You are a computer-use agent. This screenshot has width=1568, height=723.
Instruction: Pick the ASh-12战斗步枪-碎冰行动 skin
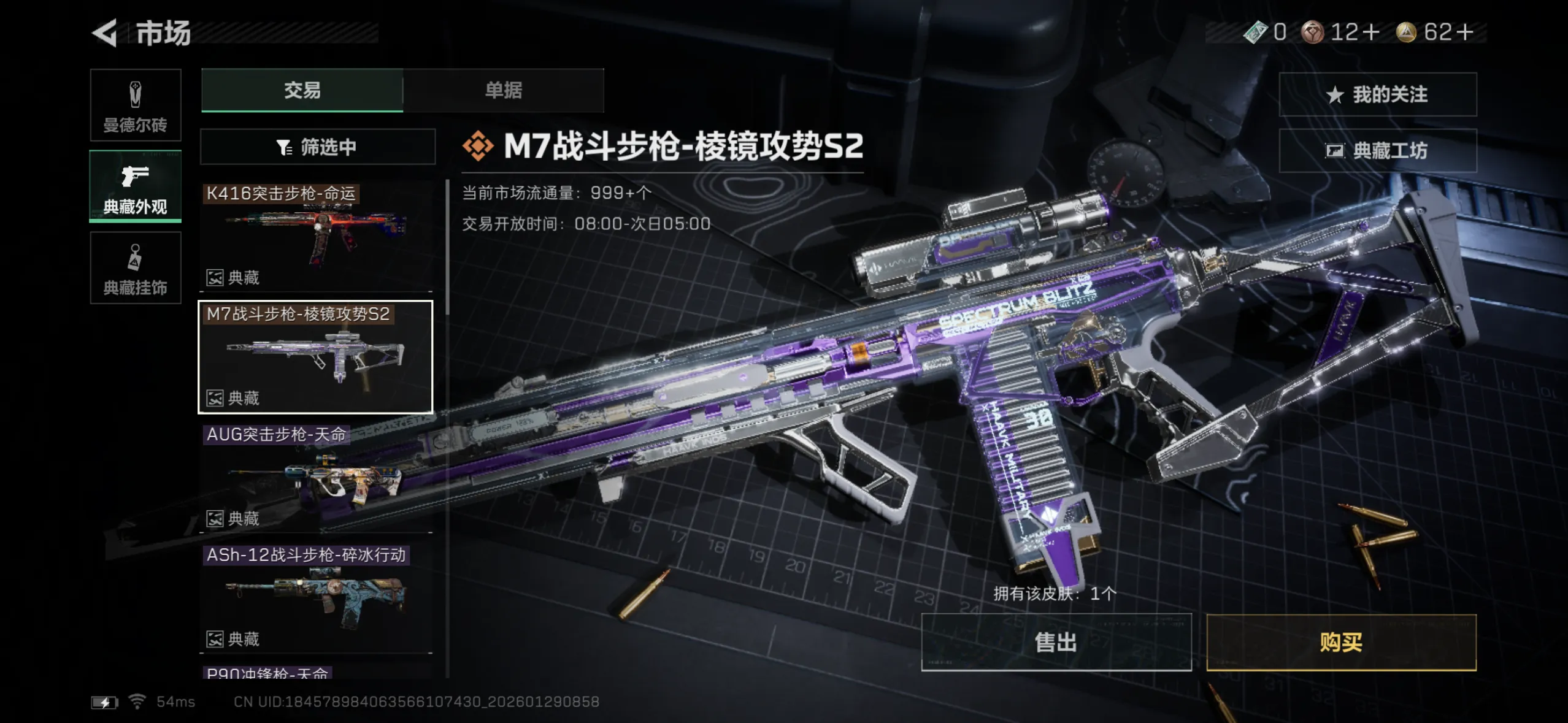(316, 598)
